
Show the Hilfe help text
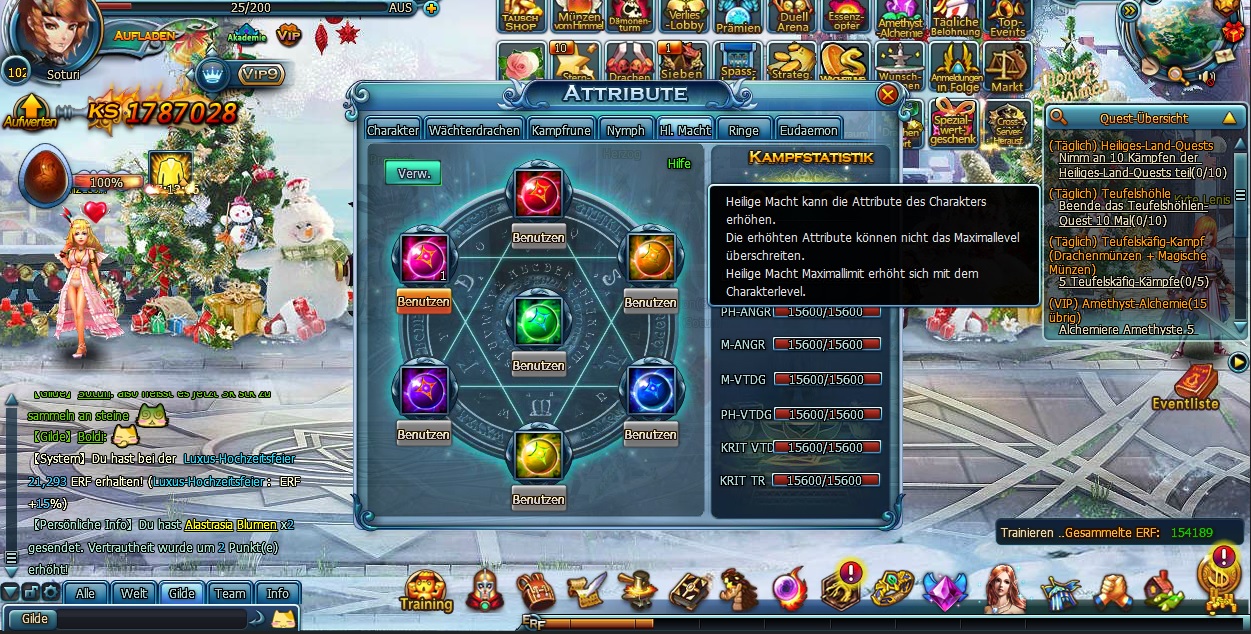click(x=679, y=164)
